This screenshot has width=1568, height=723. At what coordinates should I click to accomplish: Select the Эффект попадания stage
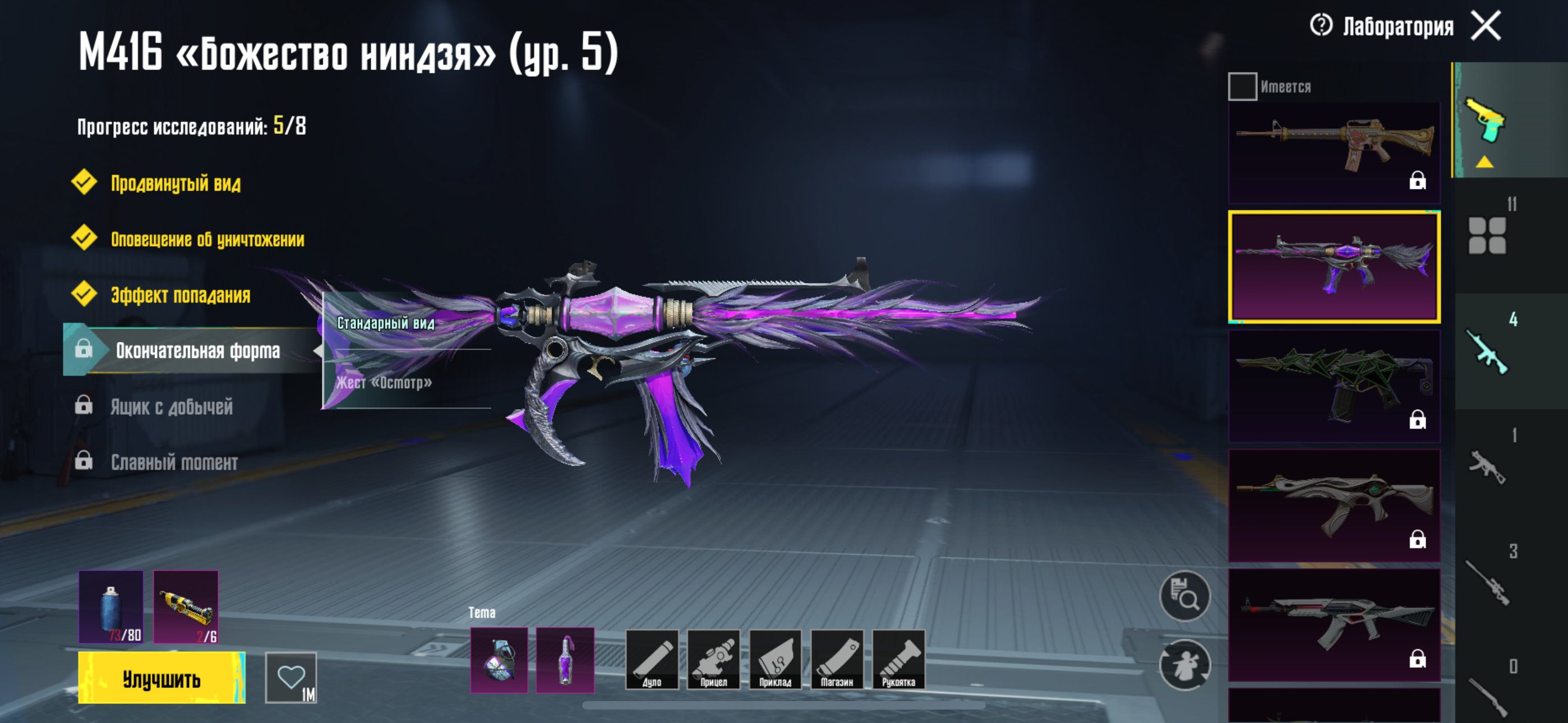click(x=180, y=295)
